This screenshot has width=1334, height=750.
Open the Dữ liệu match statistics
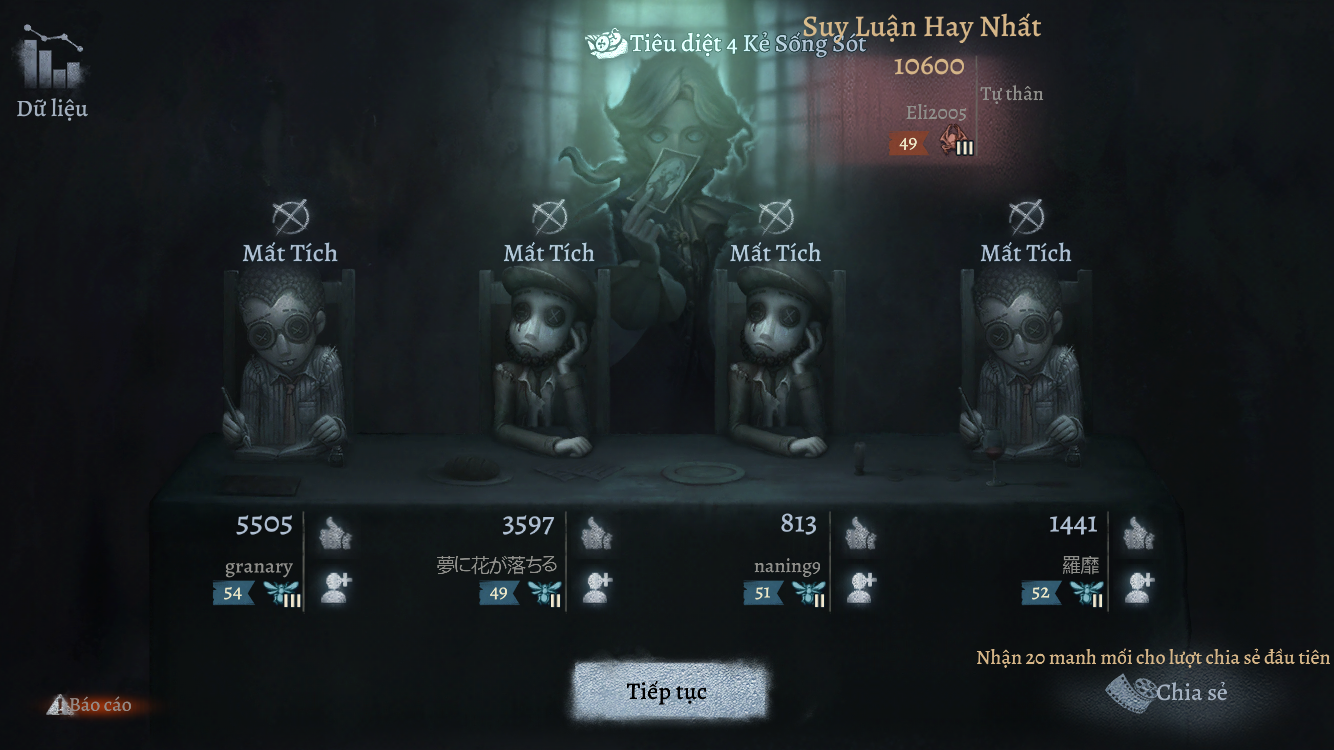tap(52, 73)
